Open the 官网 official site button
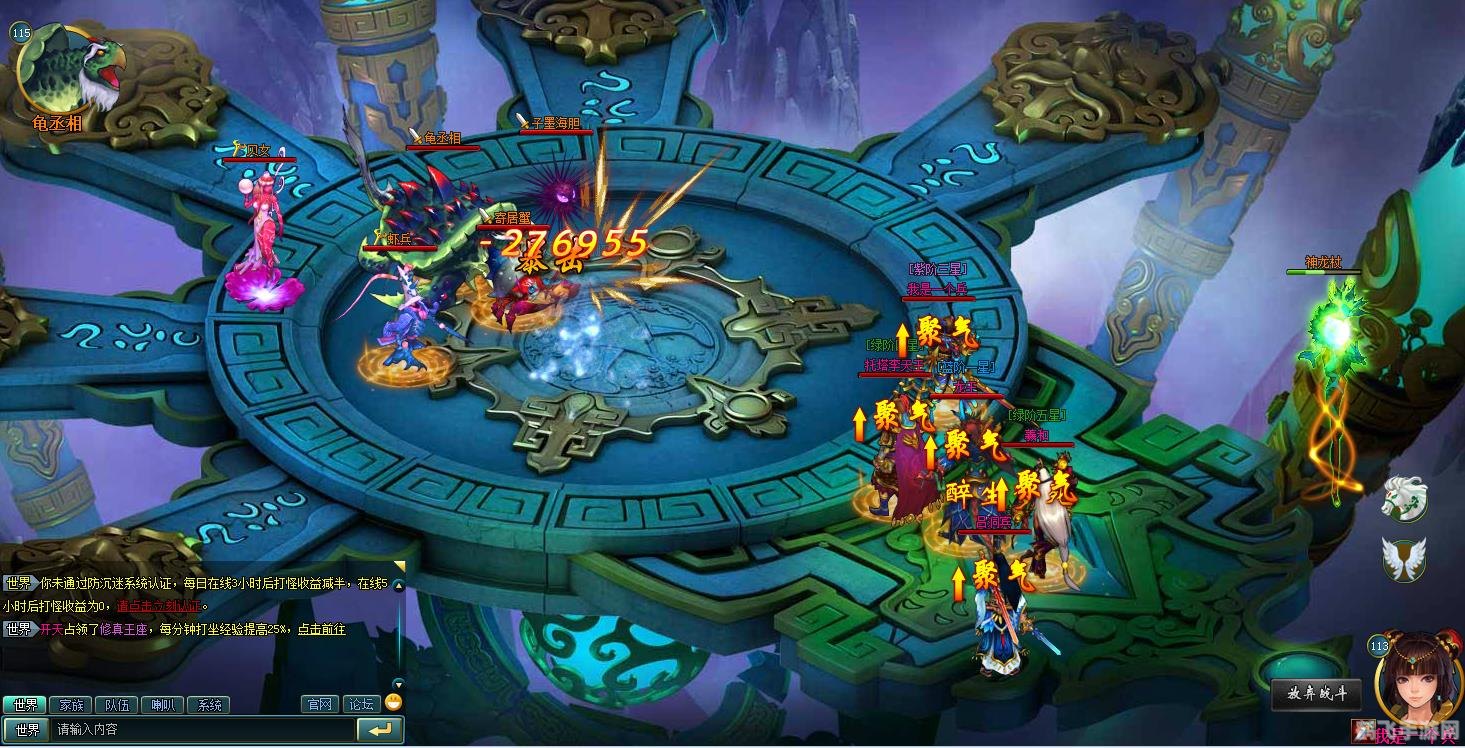This screenshot has width=1465, height=748. click(x=320, y=705)
